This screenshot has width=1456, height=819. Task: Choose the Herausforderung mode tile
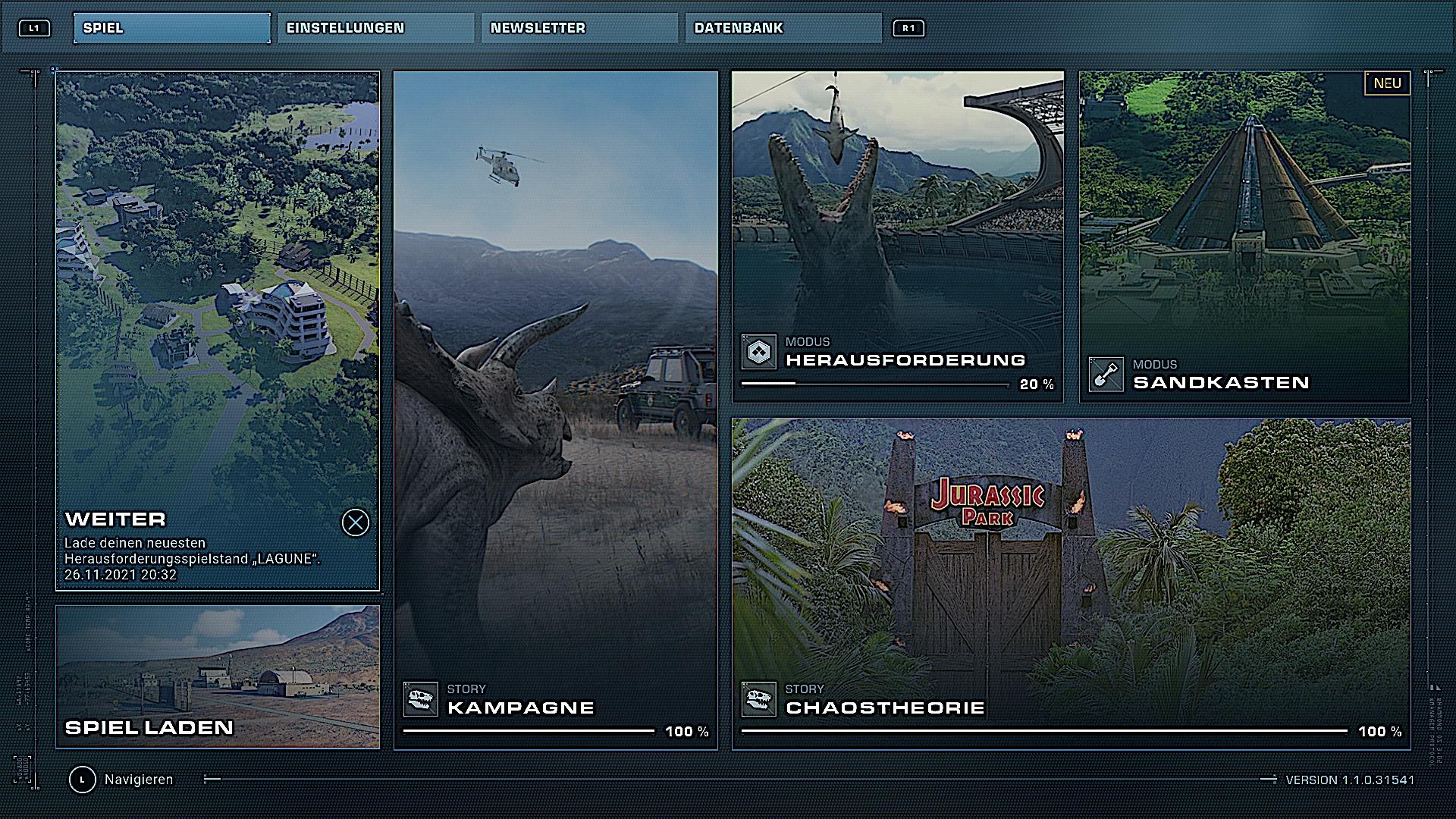(x=897, y=237)
